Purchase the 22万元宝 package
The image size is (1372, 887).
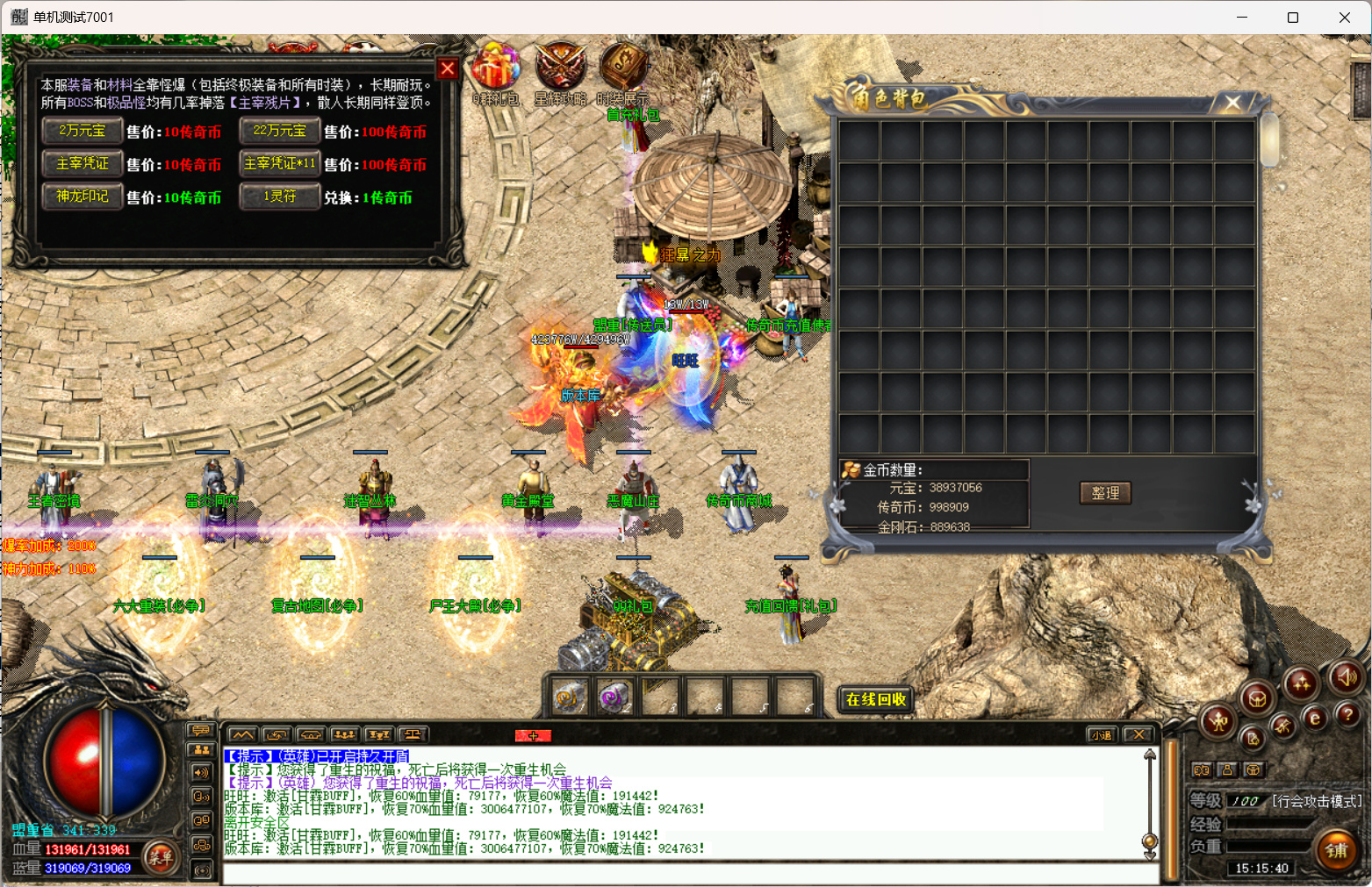tap(279, 131)
